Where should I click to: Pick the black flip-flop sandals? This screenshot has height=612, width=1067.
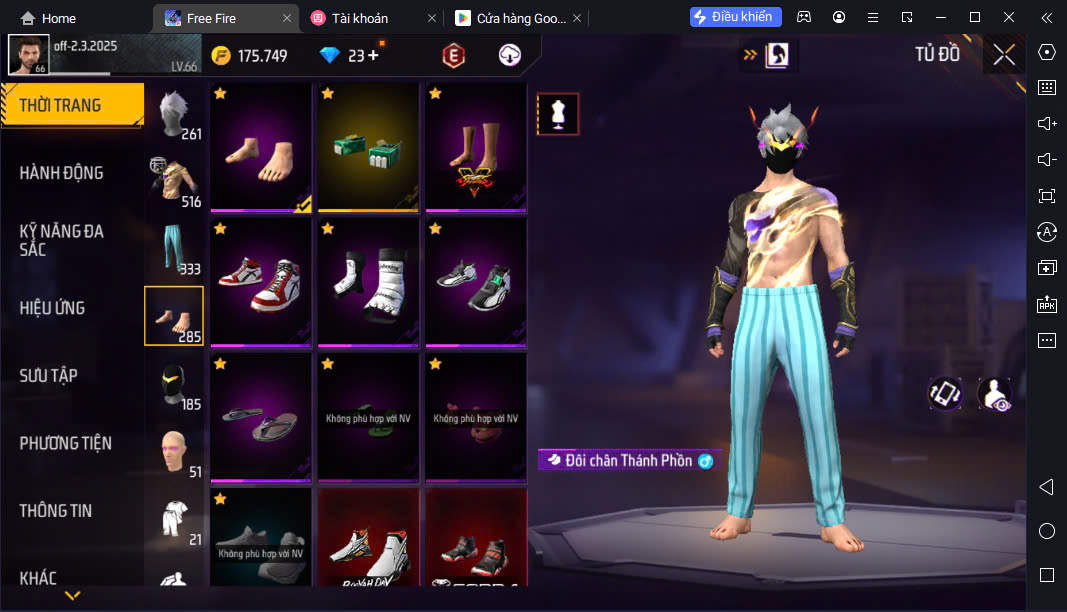coord(260,418)
